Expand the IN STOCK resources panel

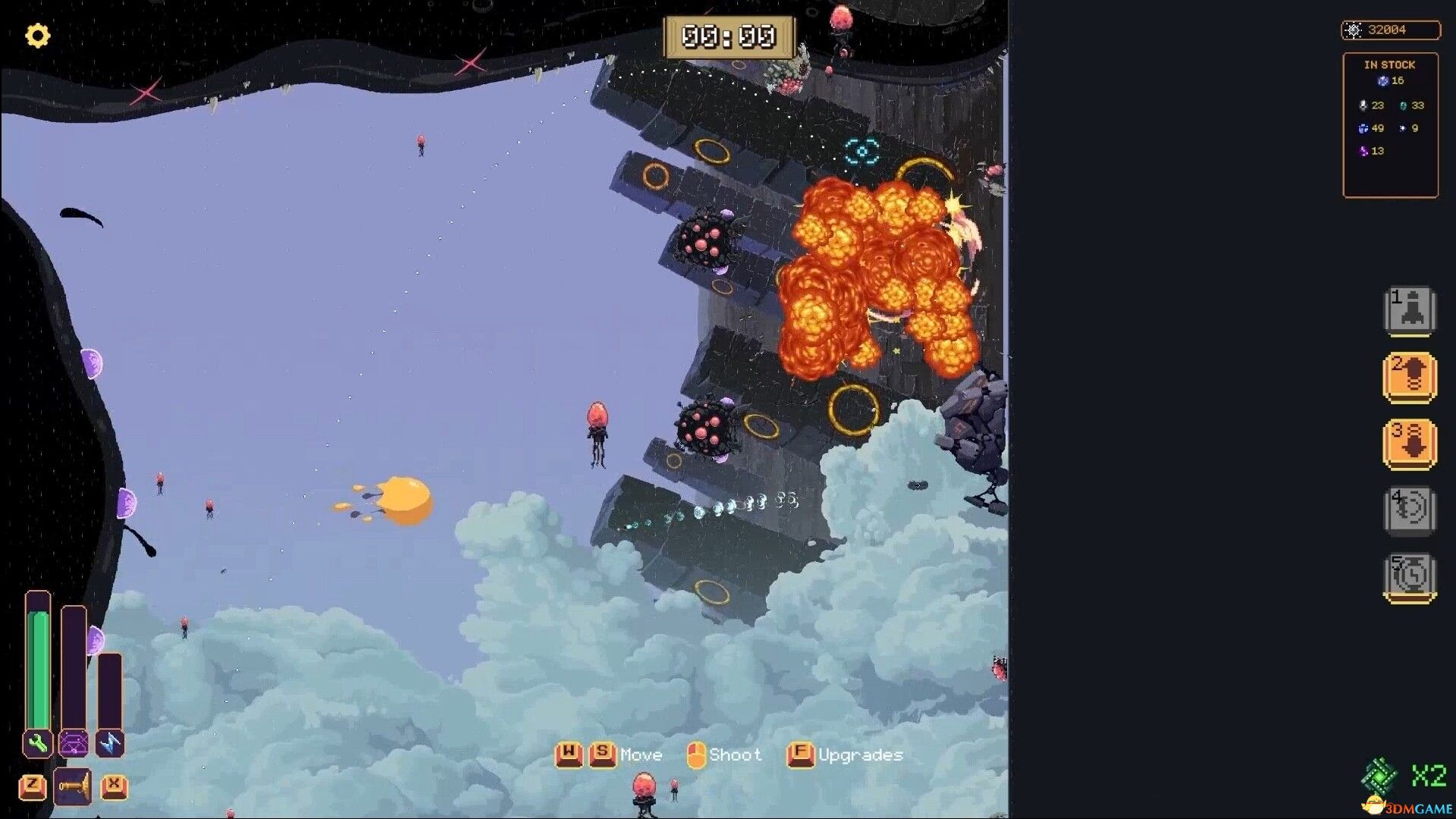(x=1390, y=64)
